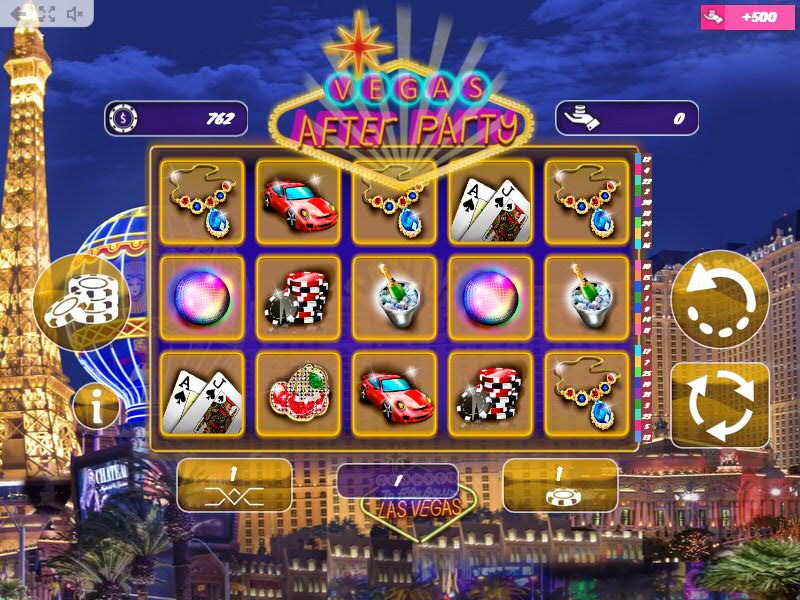Screen dimensions: 800x600
Task: Toggle fullscreen mode
Action: [x=46, y=14]
